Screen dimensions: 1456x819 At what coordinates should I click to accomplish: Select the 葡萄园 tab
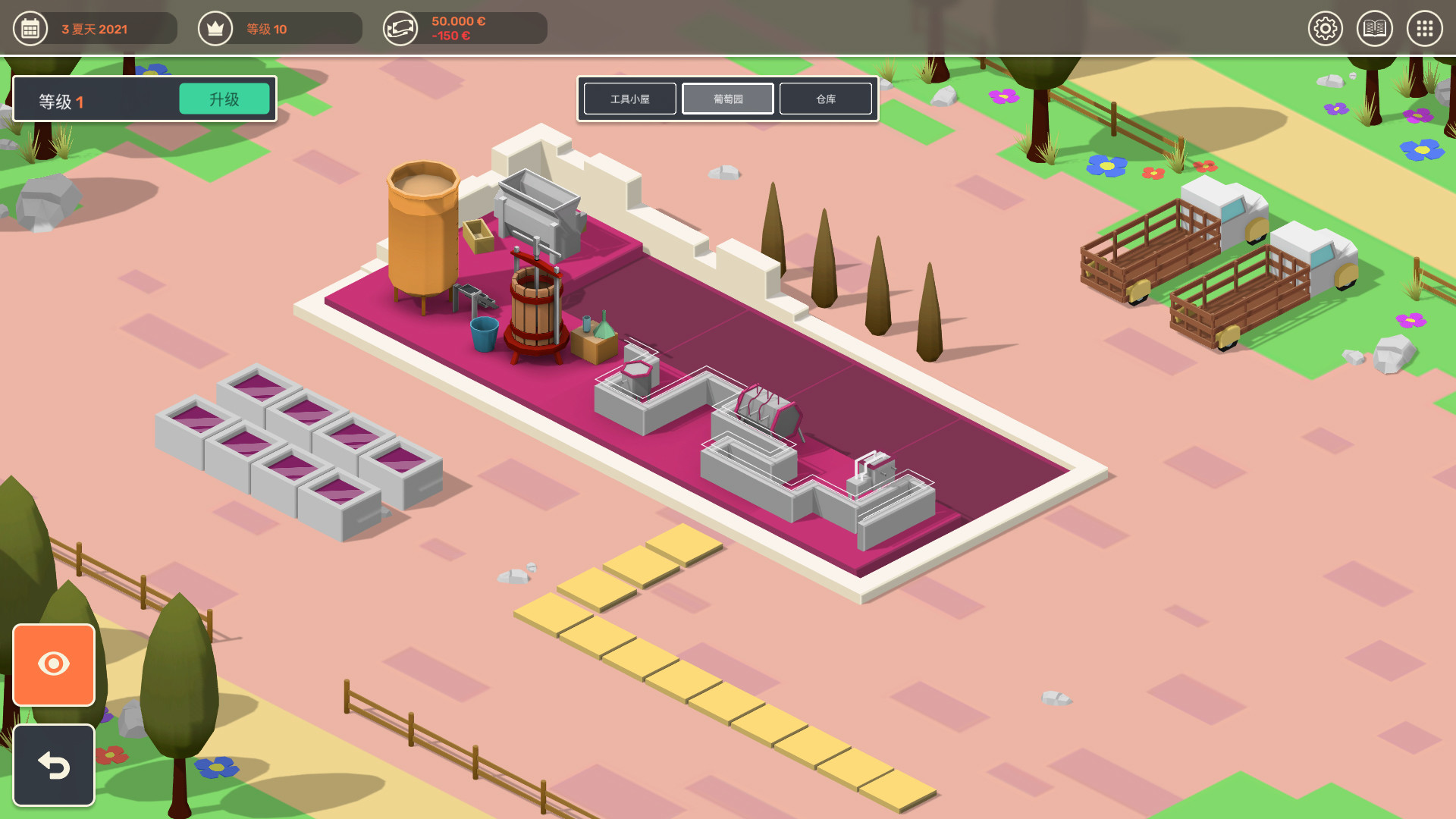(x=727, y=98)
